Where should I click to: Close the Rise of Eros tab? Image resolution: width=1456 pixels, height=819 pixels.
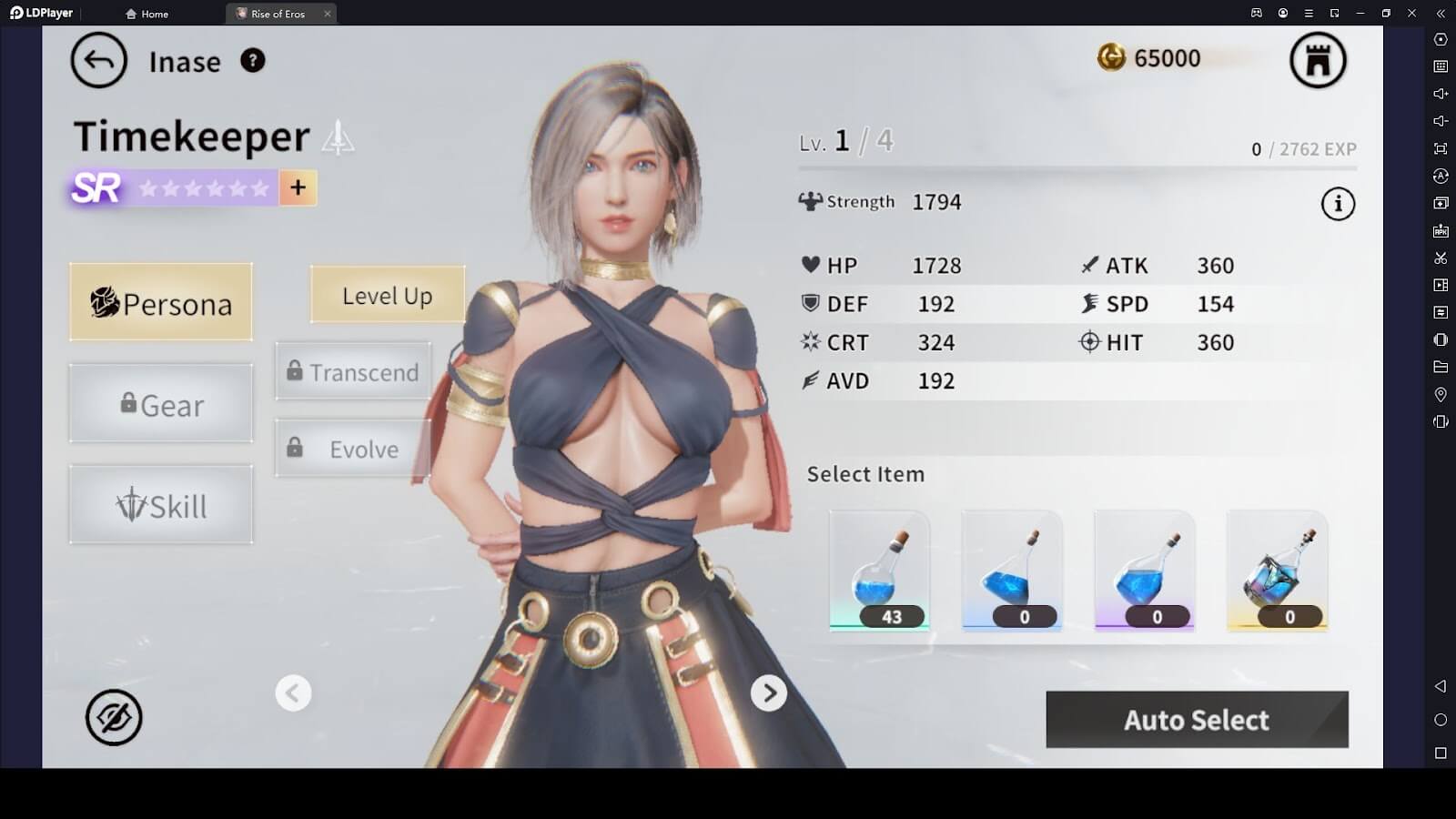point(328,14)
